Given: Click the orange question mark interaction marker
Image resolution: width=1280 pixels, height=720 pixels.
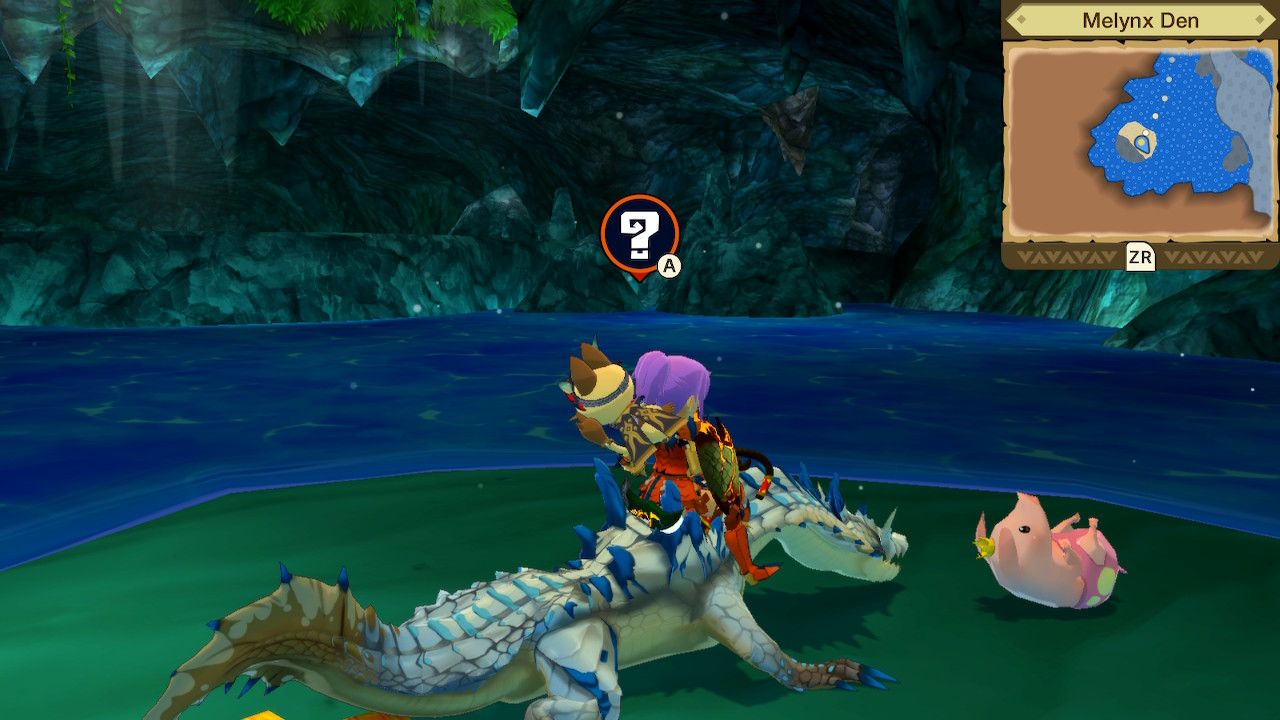Looking at the screenshot, I should [642, 235].
